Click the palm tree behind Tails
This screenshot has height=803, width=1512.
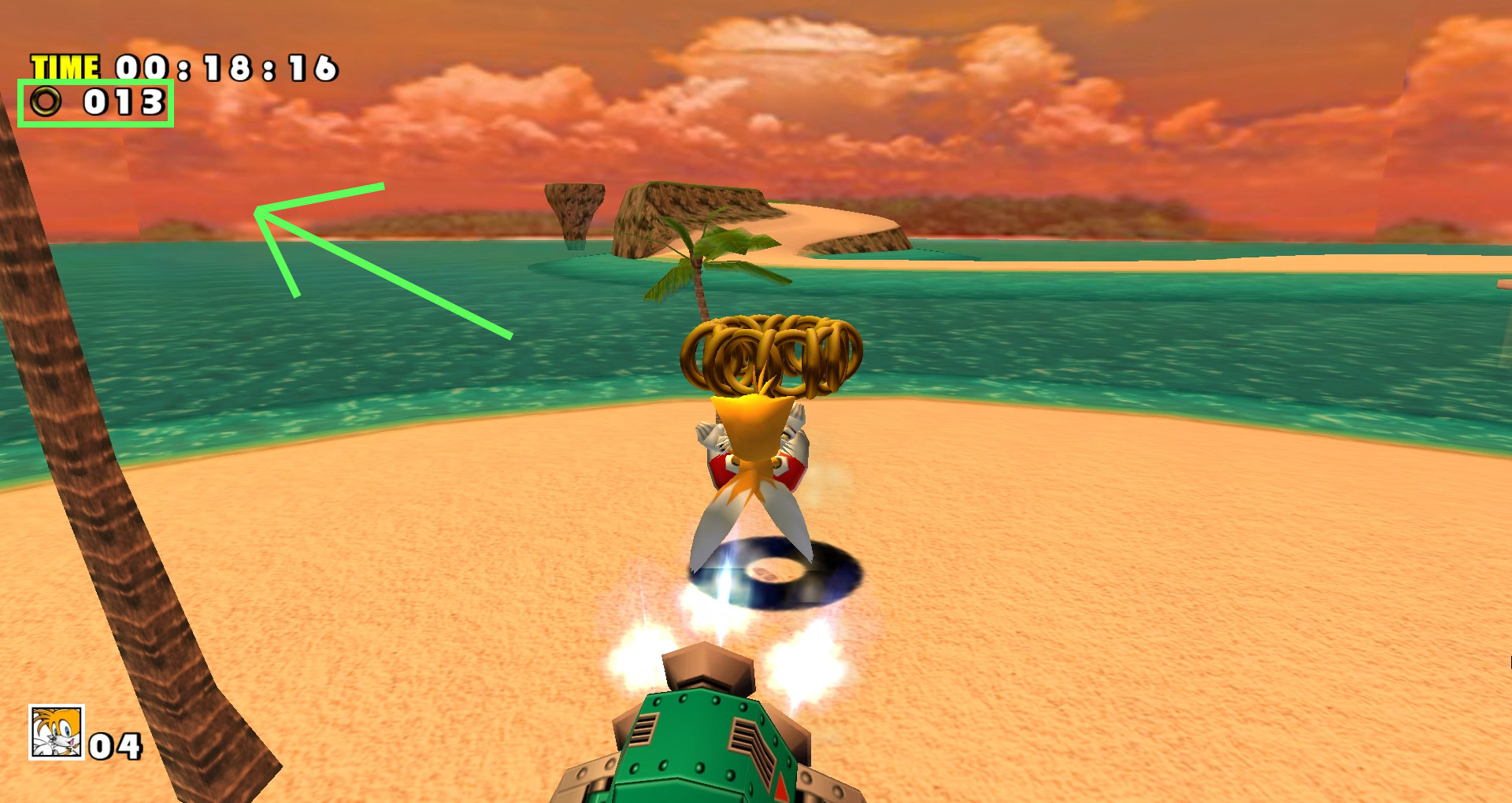click(x=701, y=260)
